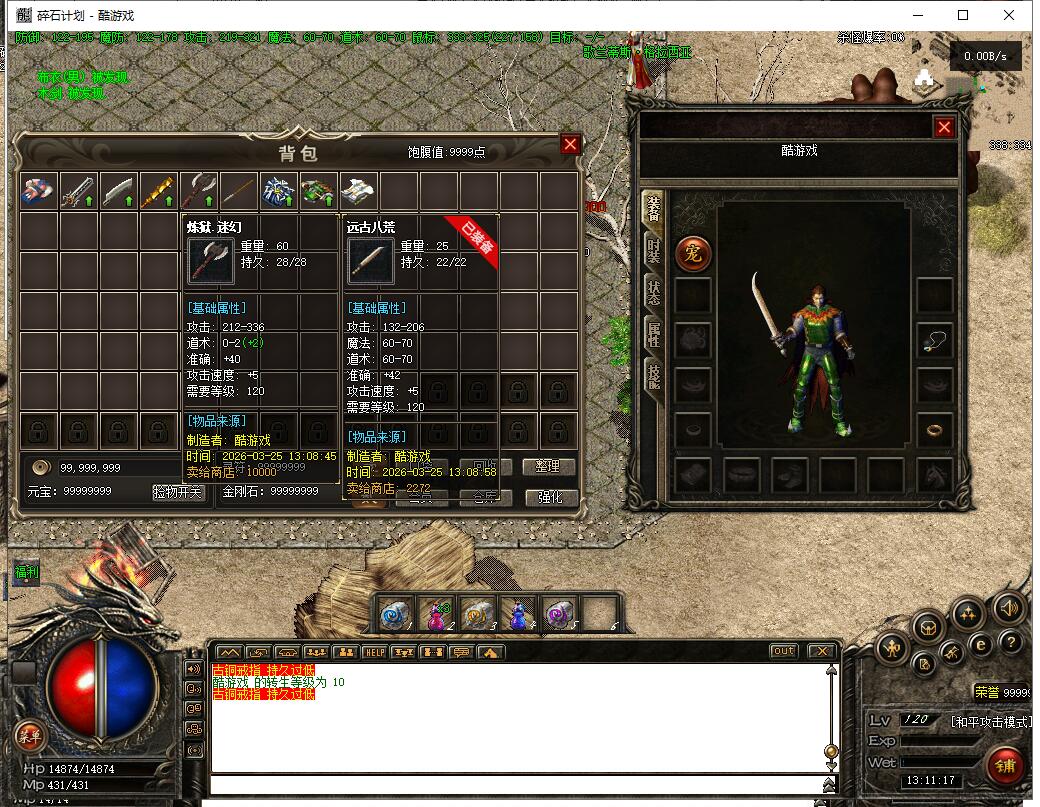Screen dimensions: 1040x807
Task: Select the equipped necklace slot
Action: pos(935,340)
